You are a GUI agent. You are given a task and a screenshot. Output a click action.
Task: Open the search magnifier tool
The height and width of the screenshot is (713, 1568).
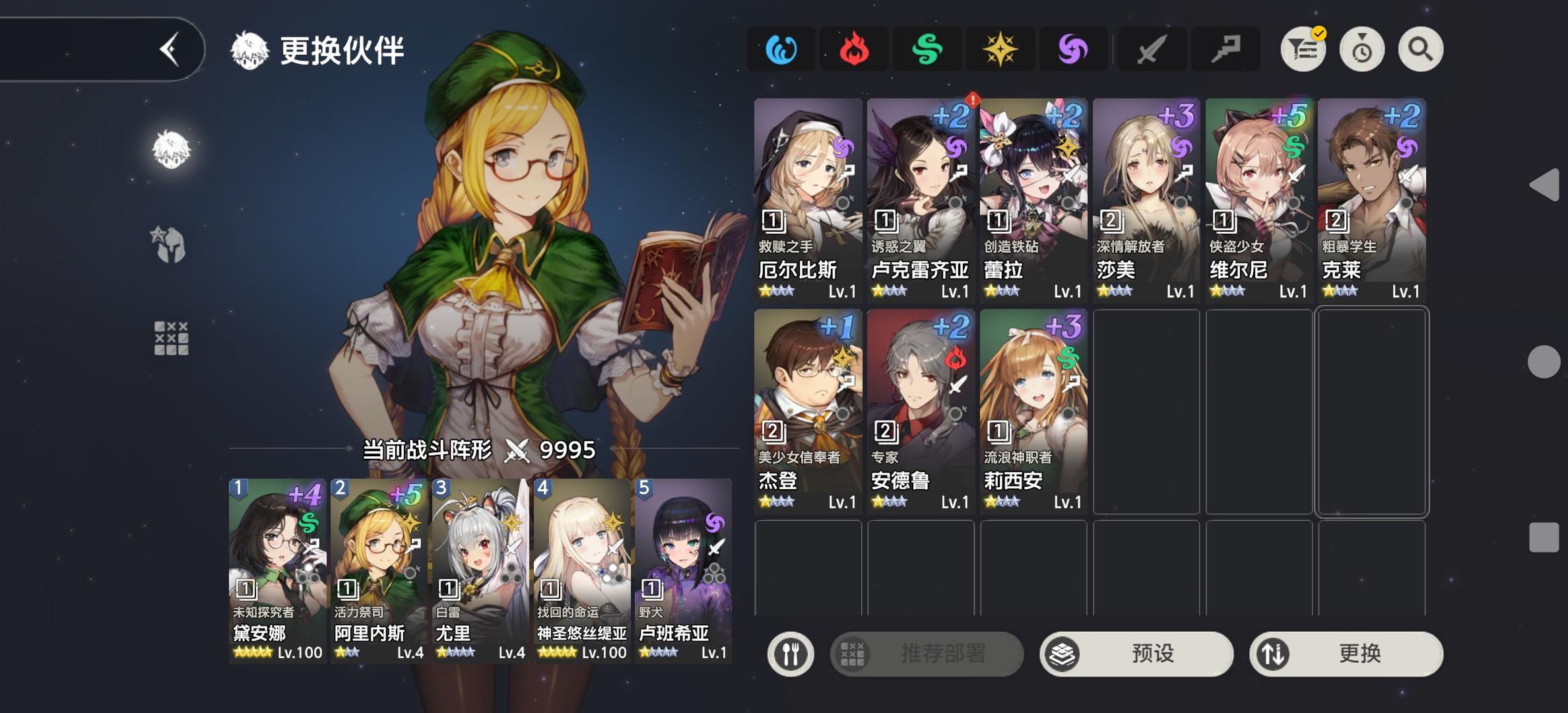coord(1419,48)
